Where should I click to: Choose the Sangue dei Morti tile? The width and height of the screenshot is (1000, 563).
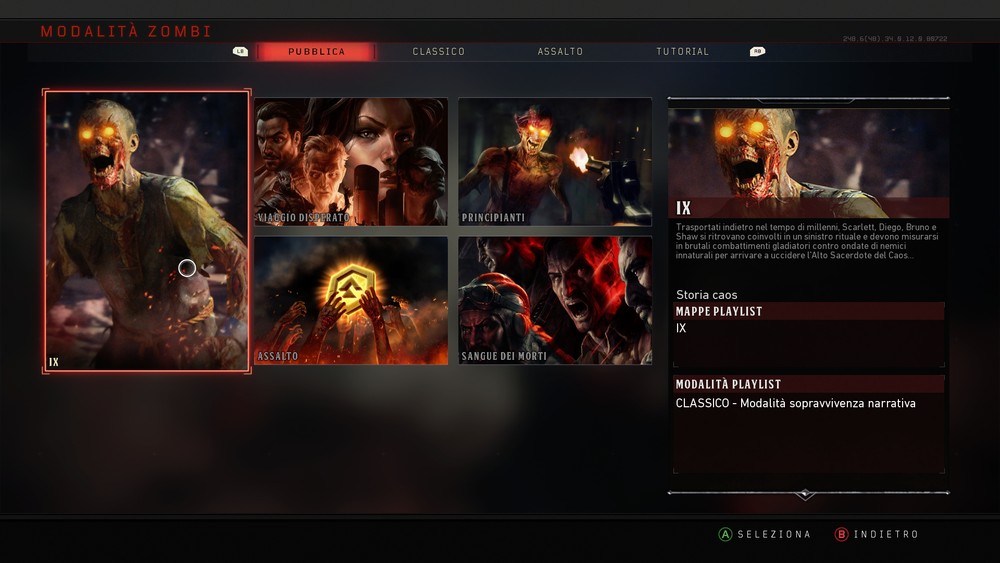pyautogui.click(x=555, y=300)
